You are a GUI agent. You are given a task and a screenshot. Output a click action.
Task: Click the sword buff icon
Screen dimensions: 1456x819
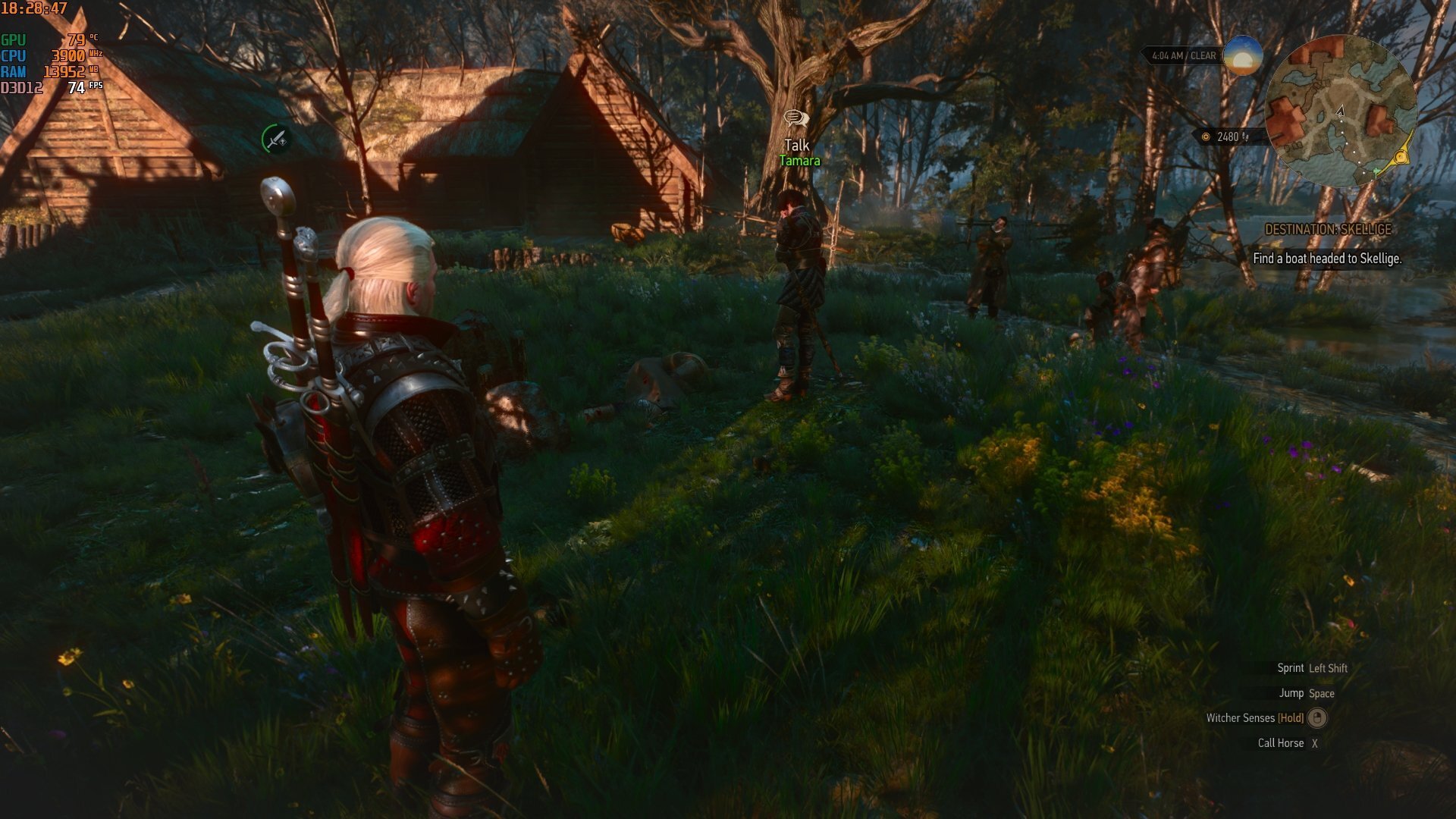275,140
